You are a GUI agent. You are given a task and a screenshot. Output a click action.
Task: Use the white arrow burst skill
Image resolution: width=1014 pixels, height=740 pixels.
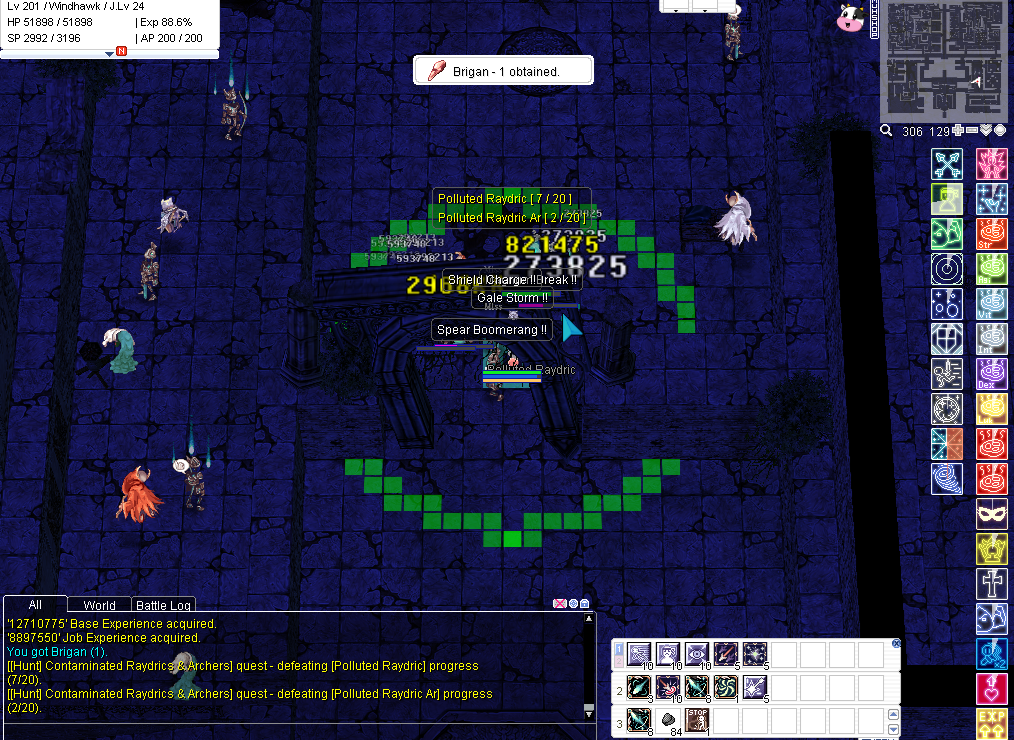pos(755,687)
